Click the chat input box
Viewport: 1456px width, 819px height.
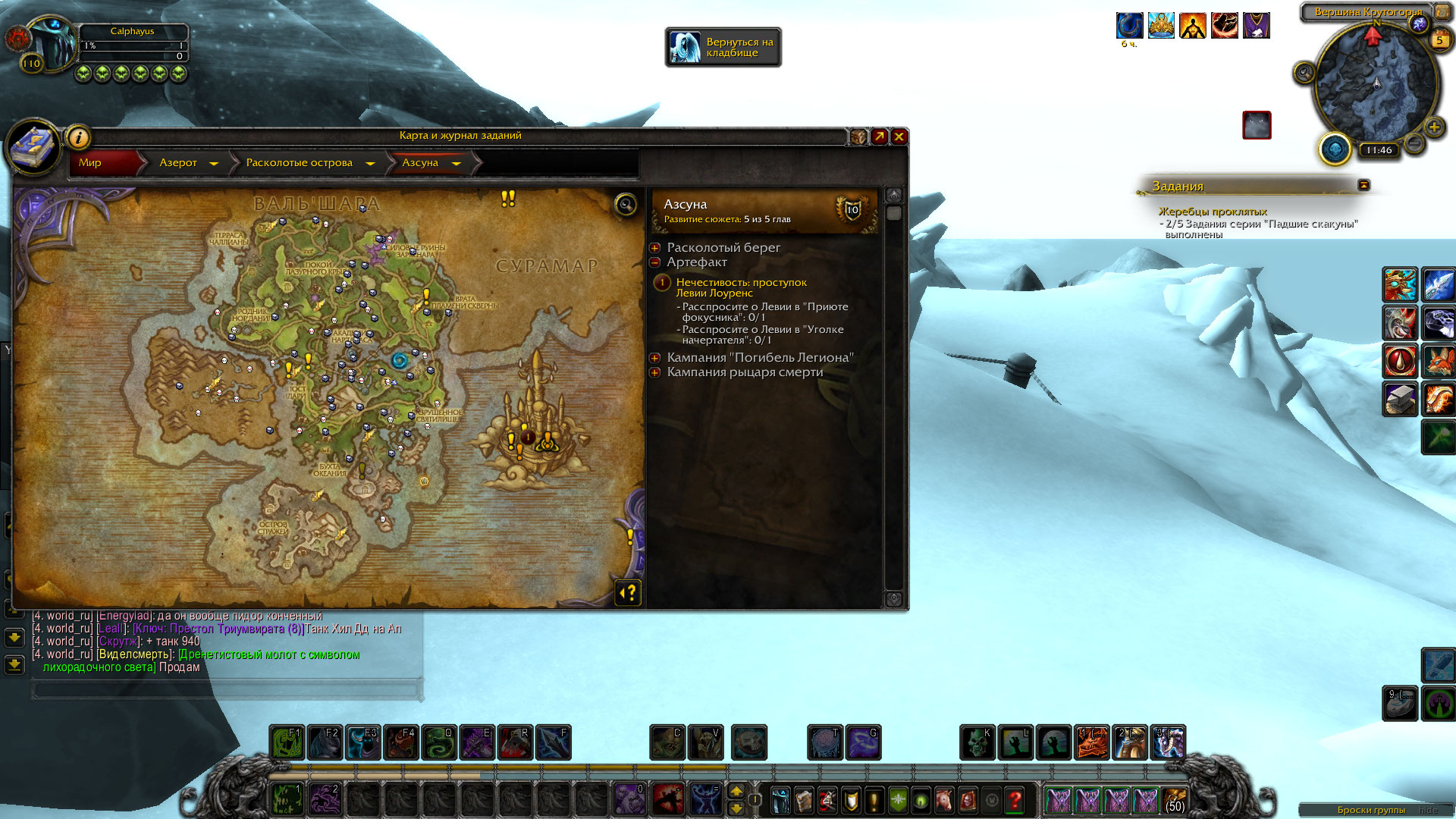(226, 689)
